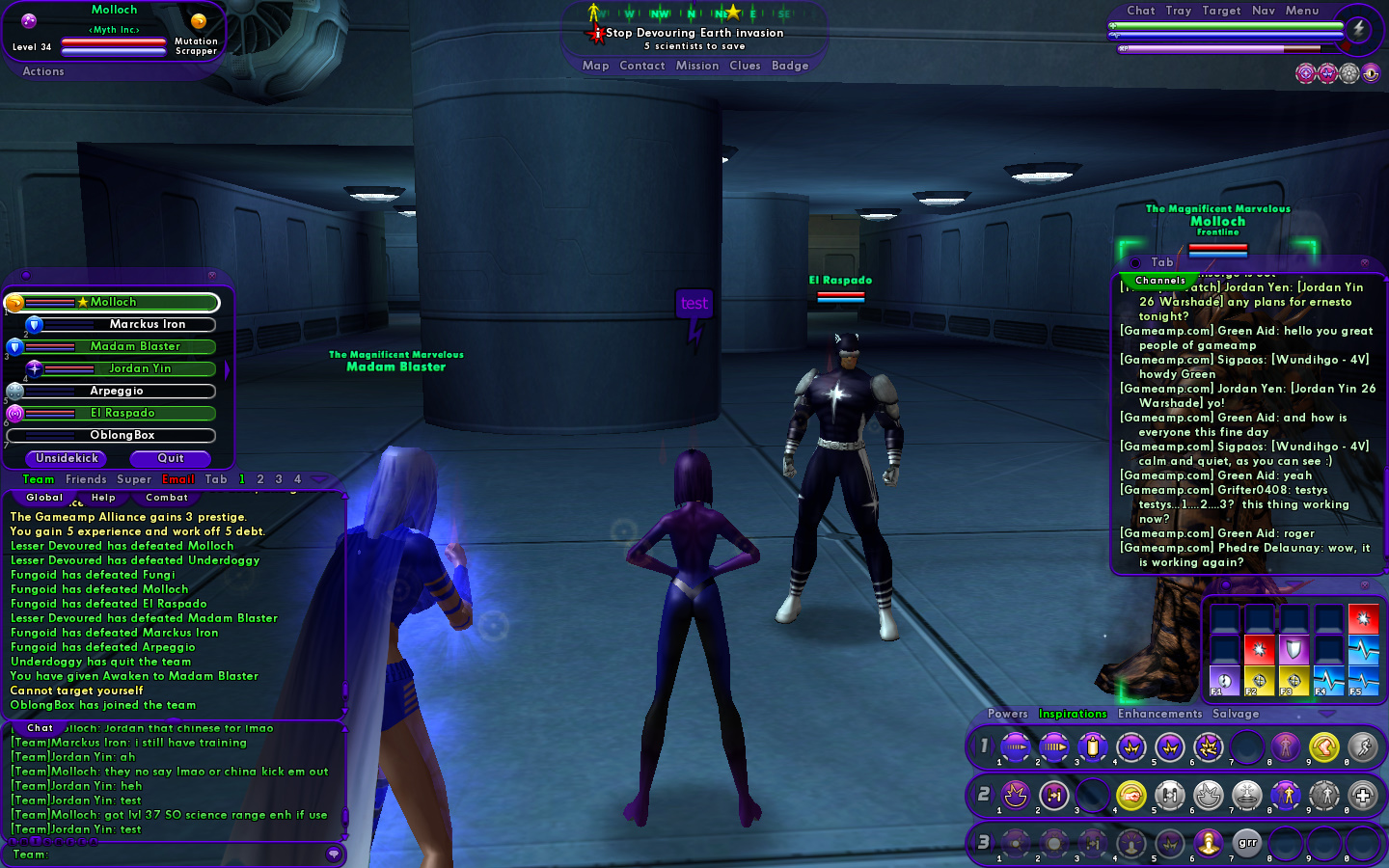Viewport: 1389px width, 868px height.
Task: Select teammate Marckus Iron in team list
Action: tap(147, 325)
